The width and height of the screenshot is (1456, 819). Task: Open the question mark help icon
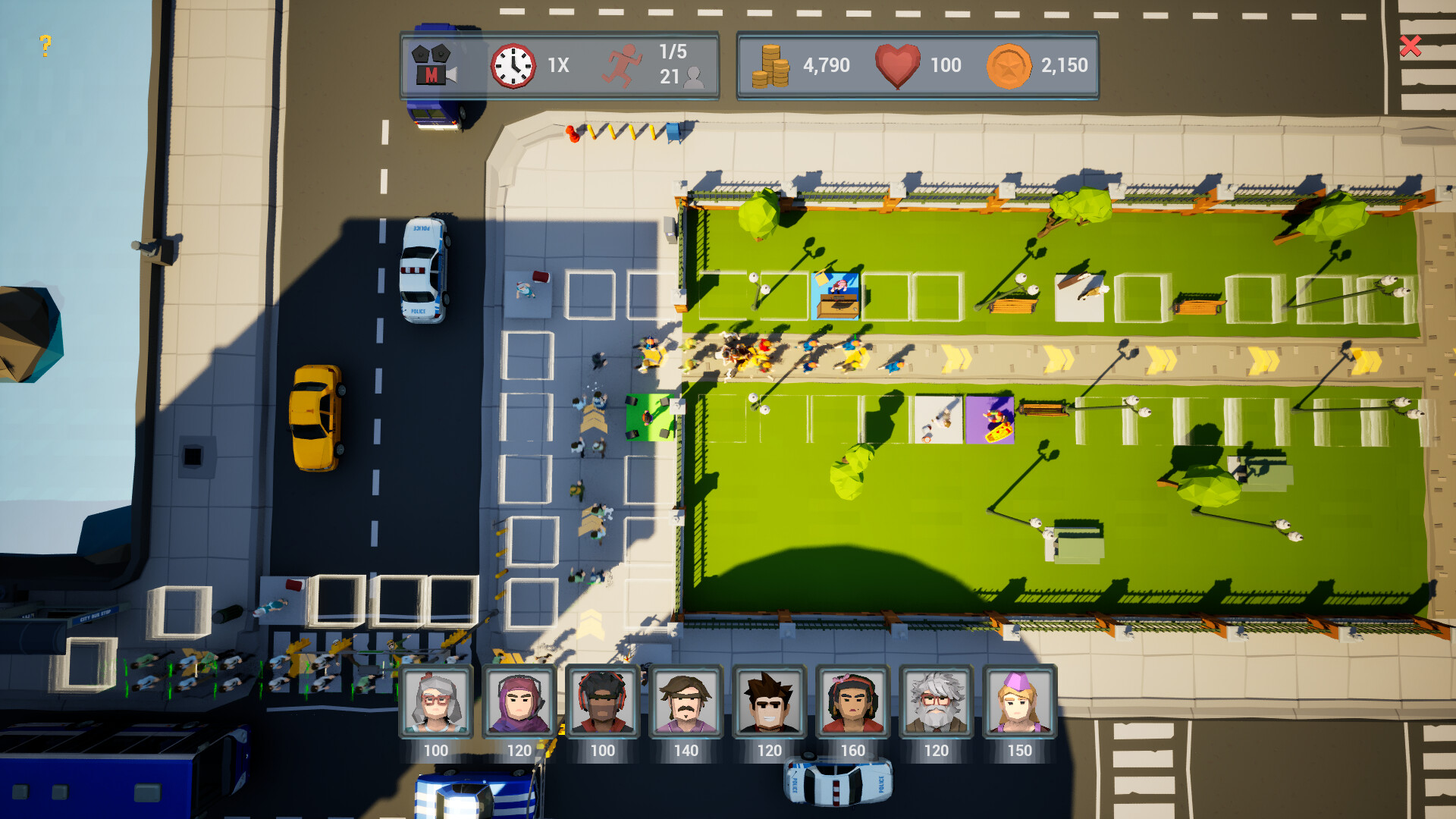coord(45,45)
